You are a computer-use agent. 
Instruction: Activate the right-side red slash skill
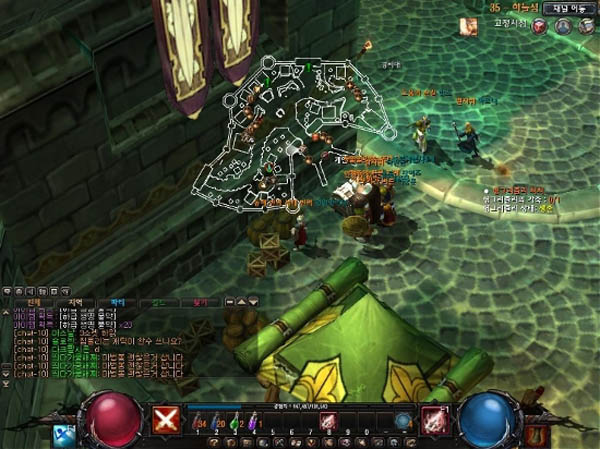pos(433,420)
